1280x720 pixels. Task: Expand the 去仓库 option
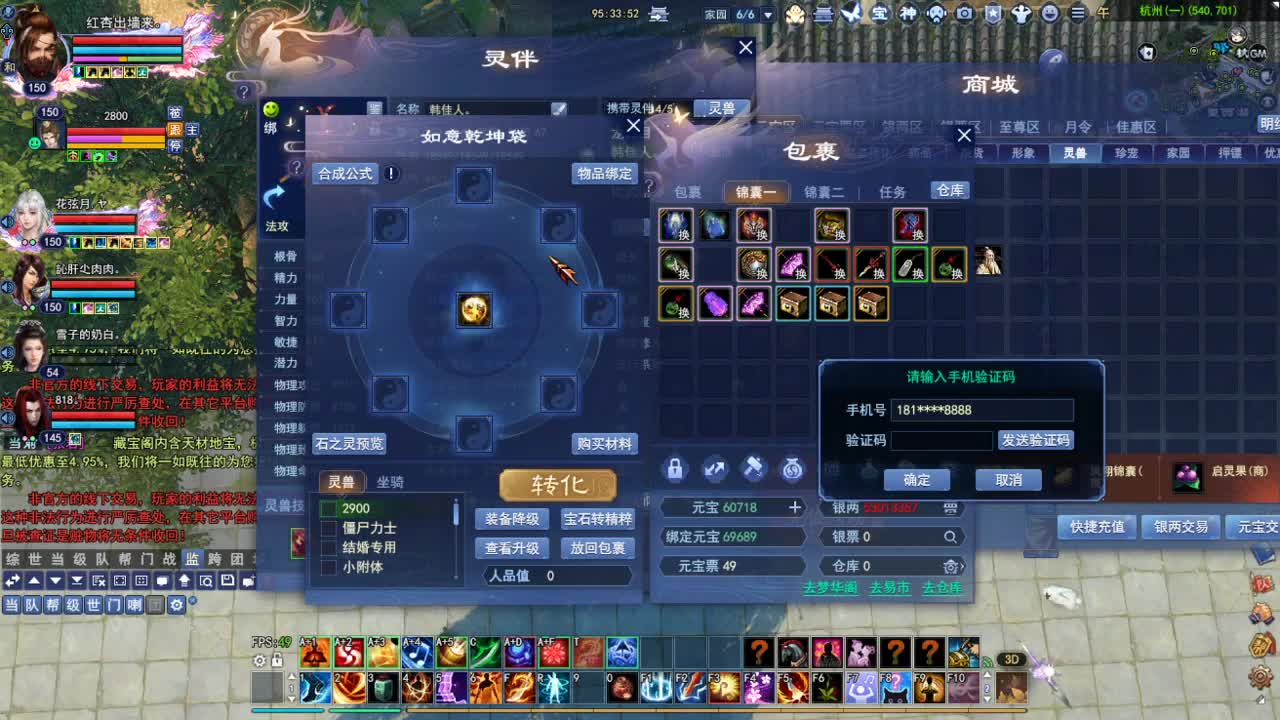[941, 589]
